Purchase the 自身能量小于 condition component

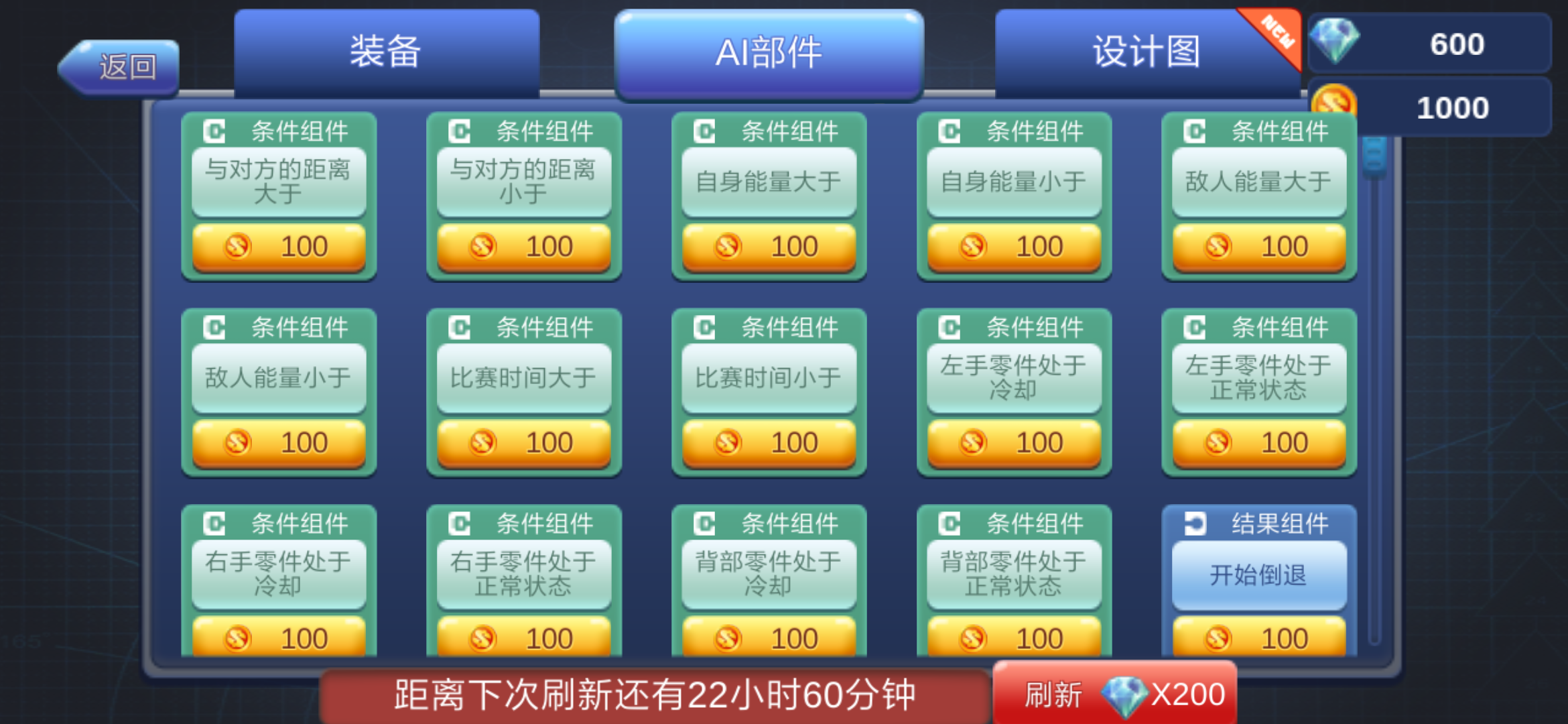[1014, 246]
